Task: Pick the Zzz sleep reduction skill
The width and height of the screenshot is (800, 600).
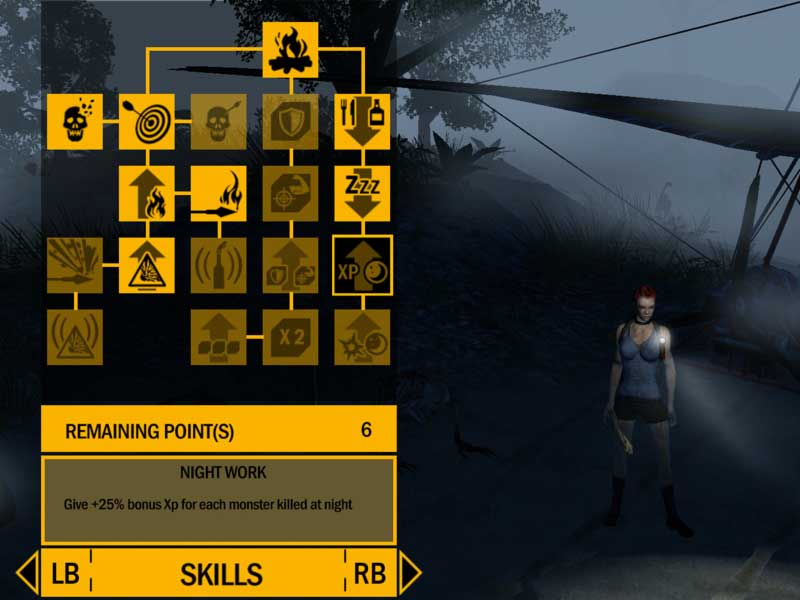Action: (362, 193)
